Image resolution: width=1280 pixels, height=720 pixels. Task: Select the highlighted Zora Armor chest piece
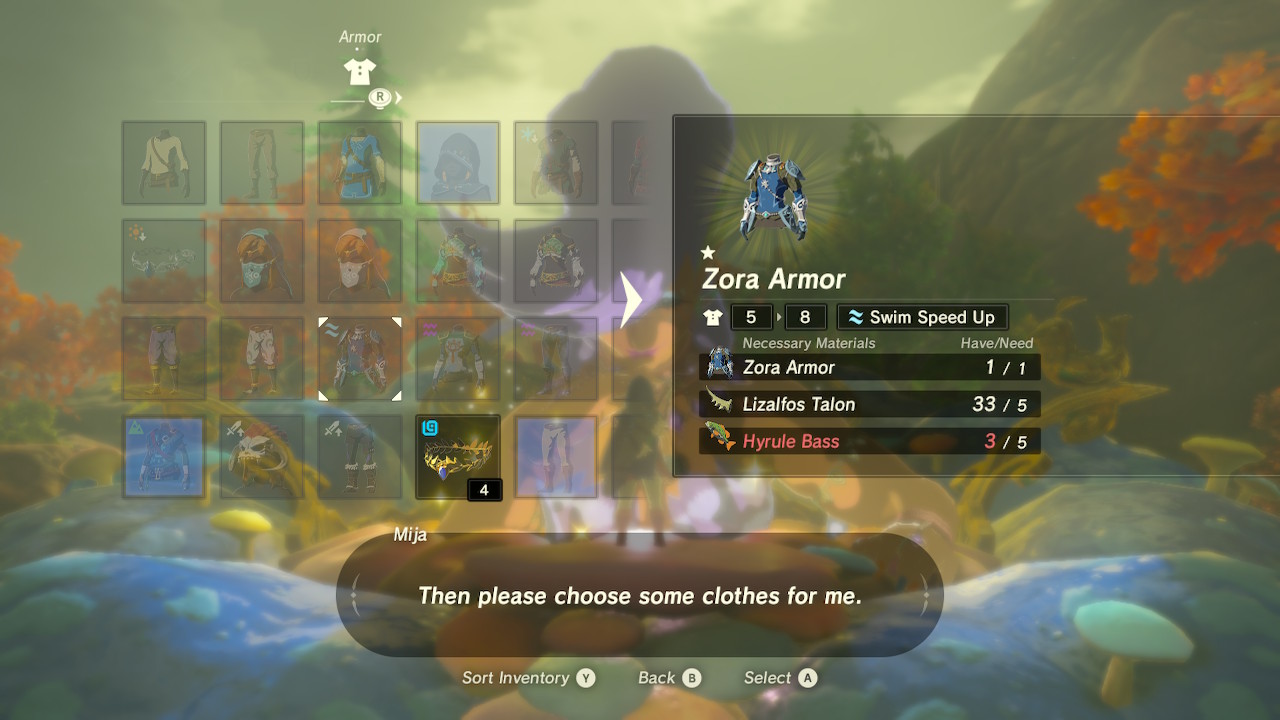pos(360,359)
